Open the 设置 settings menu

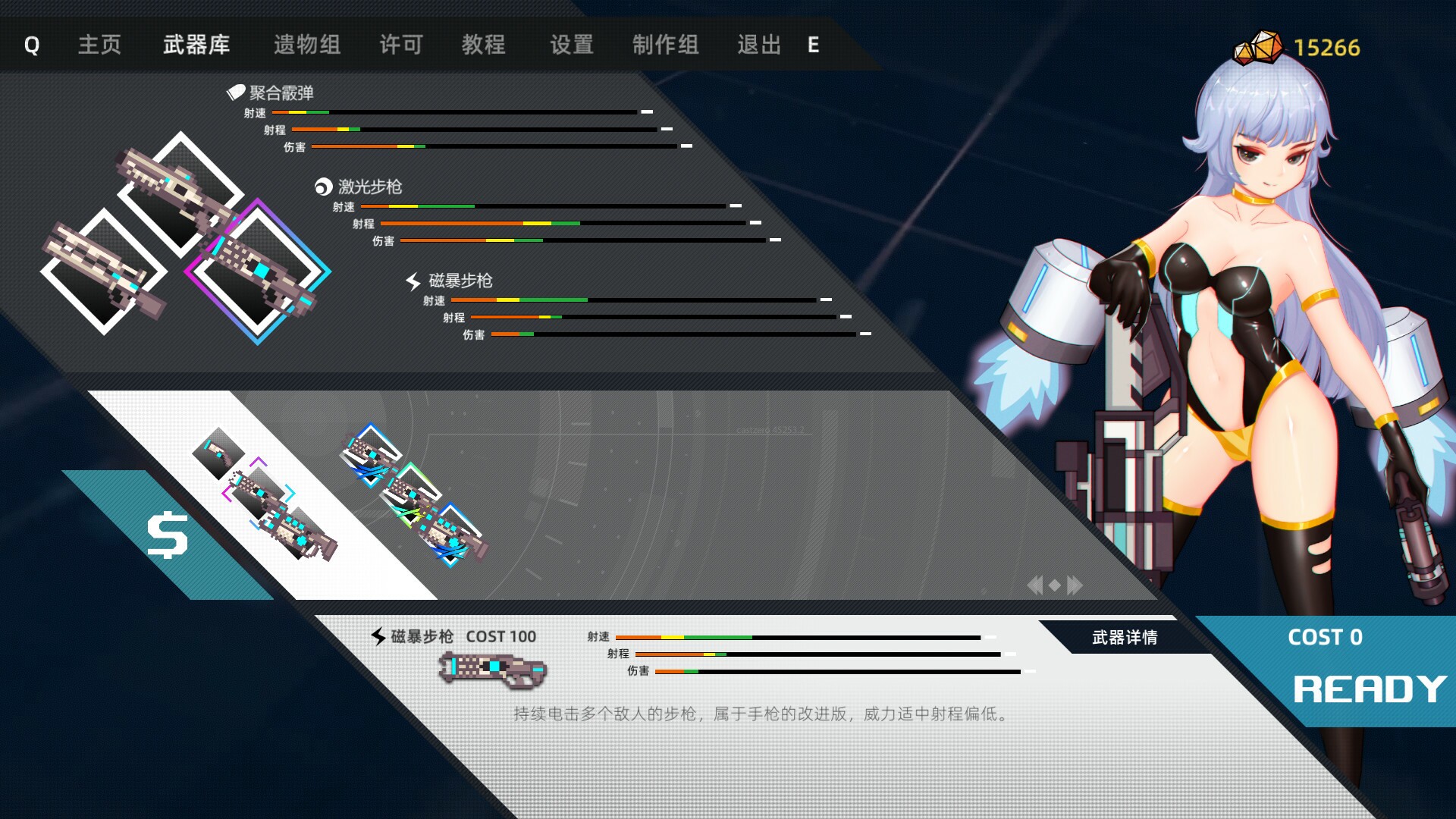point(571,45)
